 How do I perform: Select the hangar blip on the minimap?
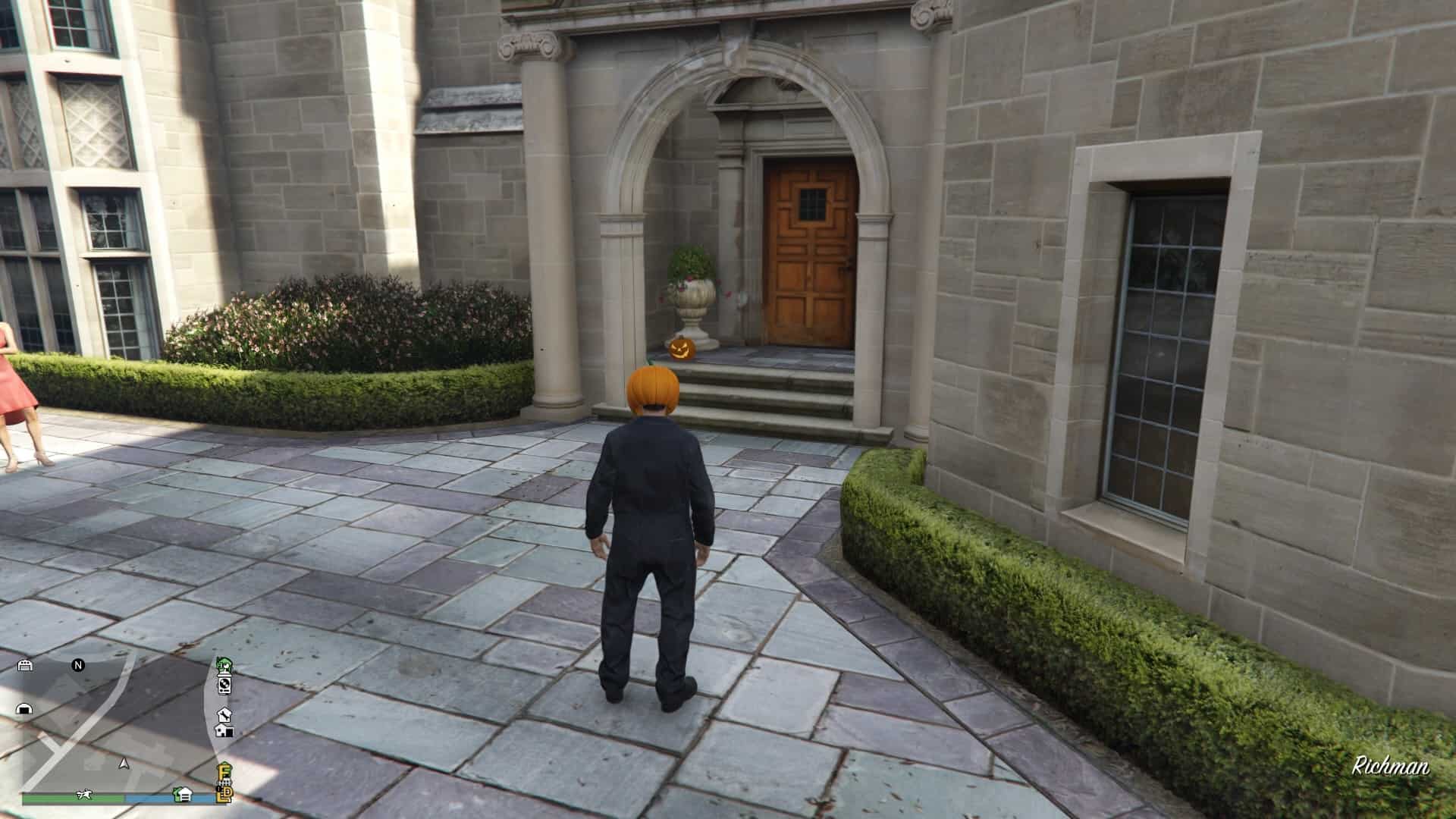tap(24, 709)
